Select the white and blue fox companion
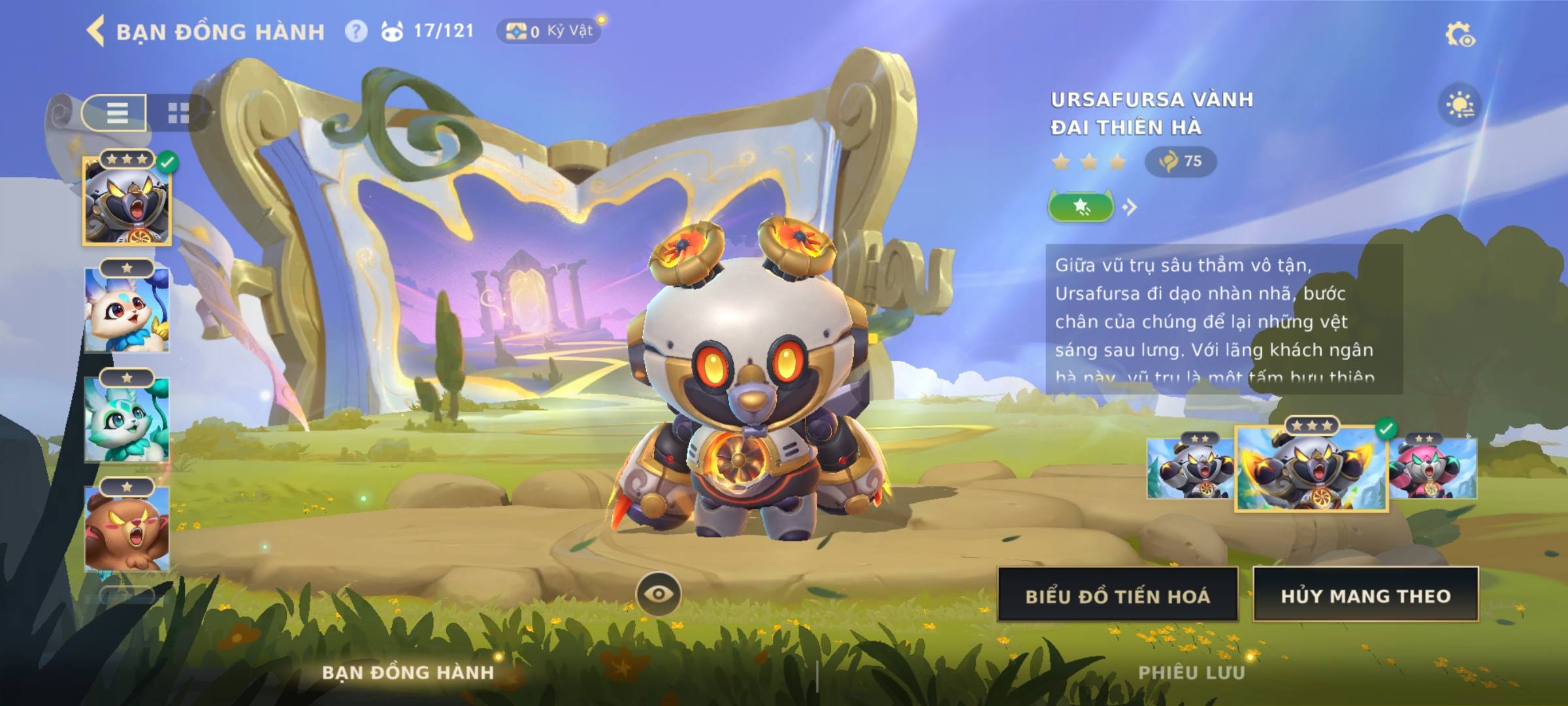This screenshot has width=1568, height=706. (x=127, y=310)
